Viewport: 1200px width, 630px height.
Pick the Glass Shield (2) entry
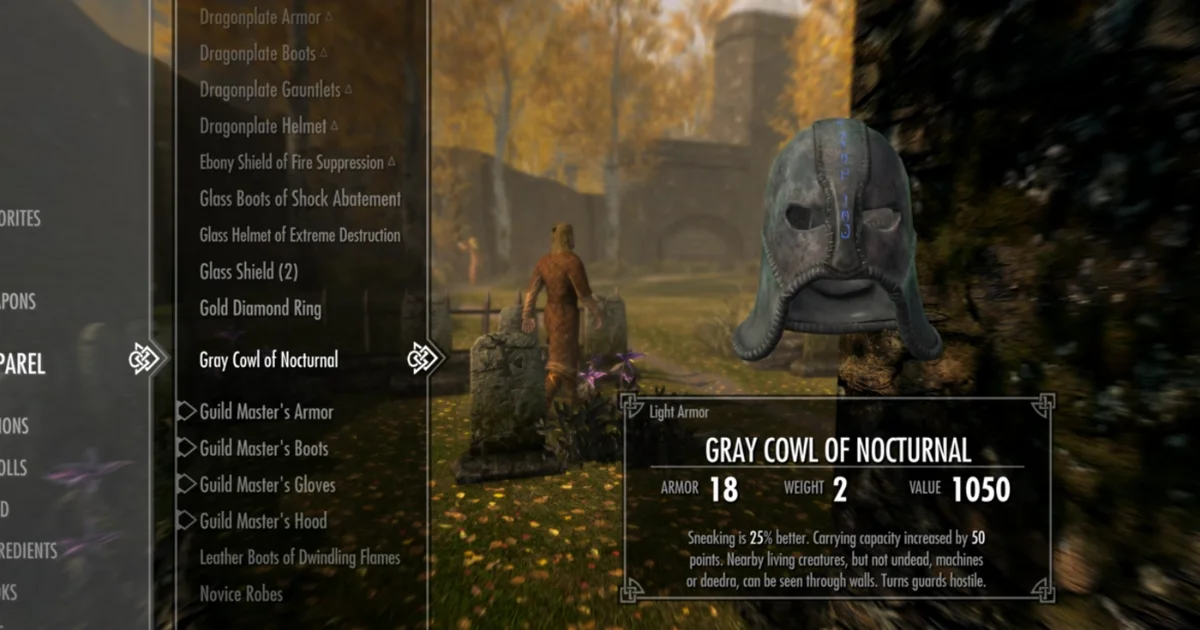coord(249,272)
